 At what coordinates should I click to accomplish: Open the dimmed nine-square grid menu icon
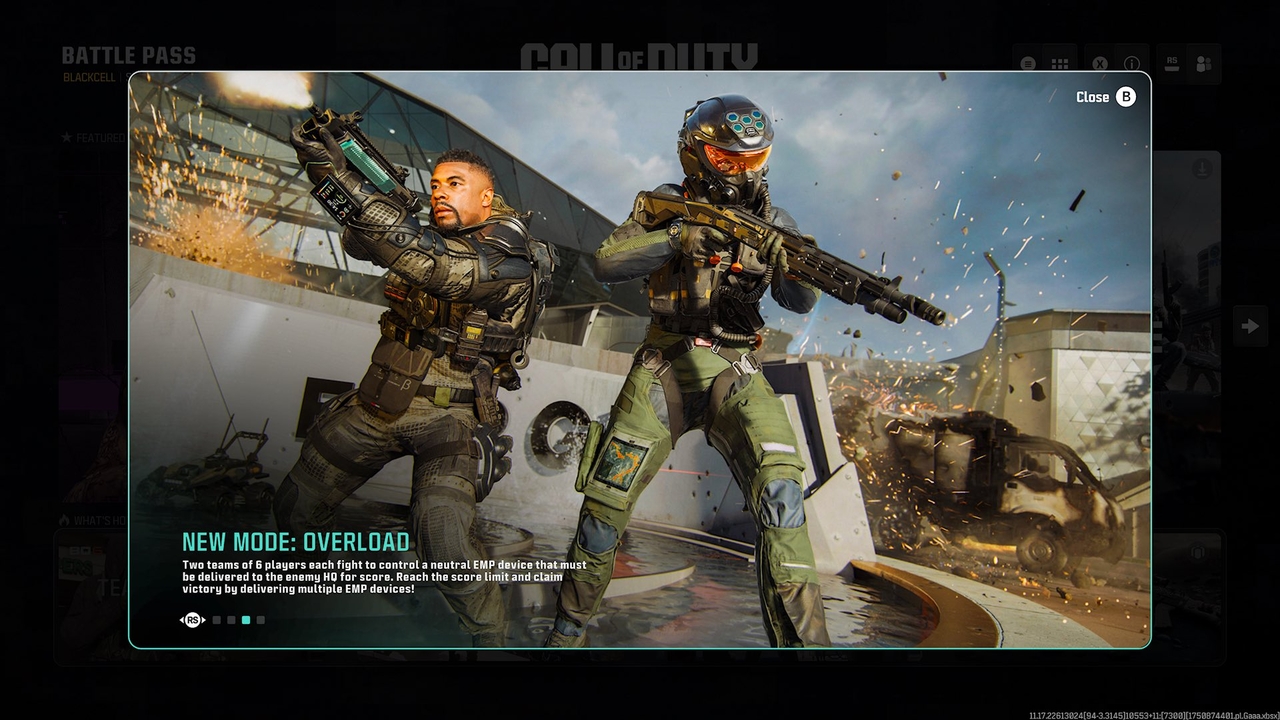click(1060, 64)
